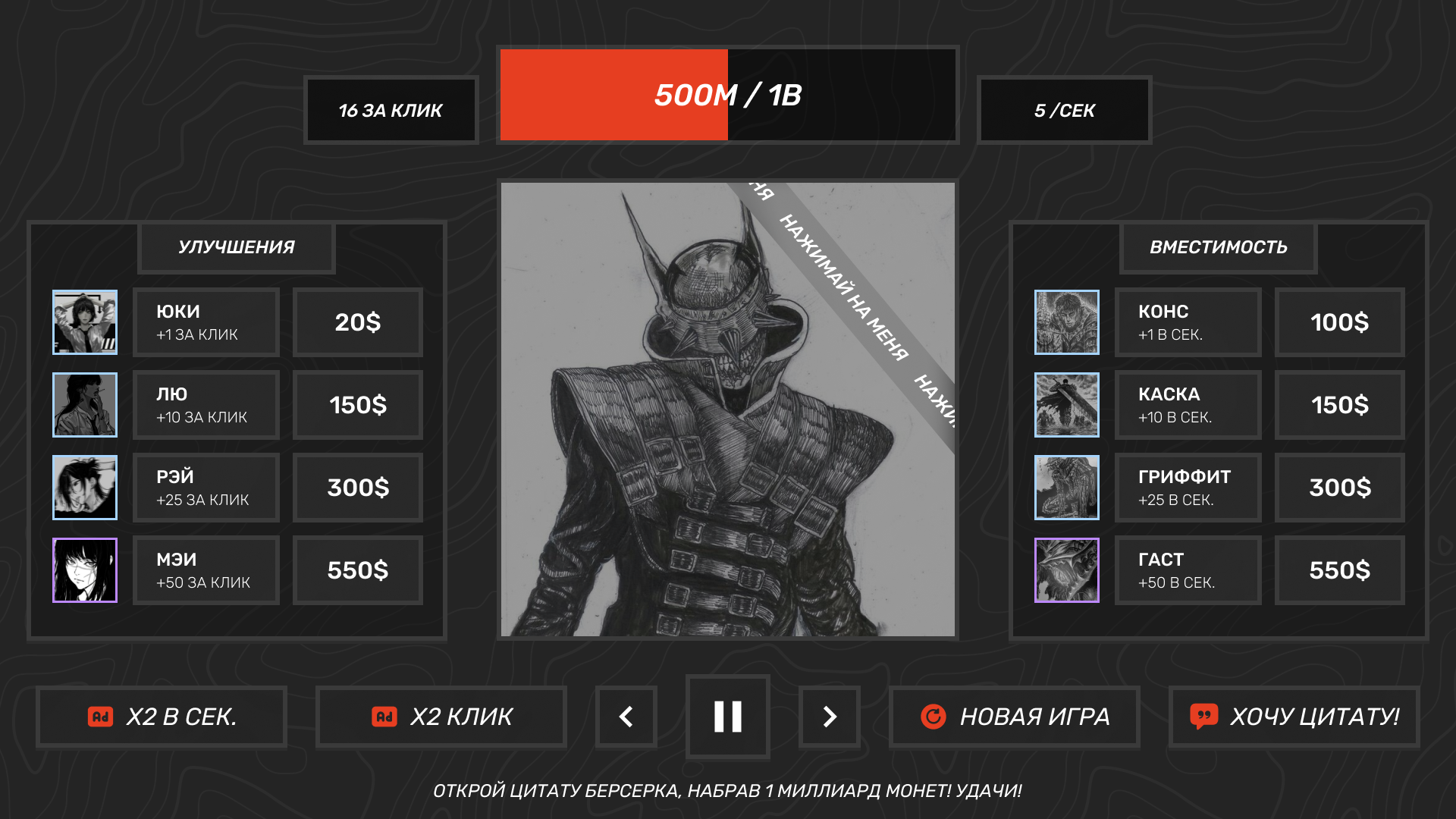
Task: Click the right arrow navigation control
Action: [829, 717]
